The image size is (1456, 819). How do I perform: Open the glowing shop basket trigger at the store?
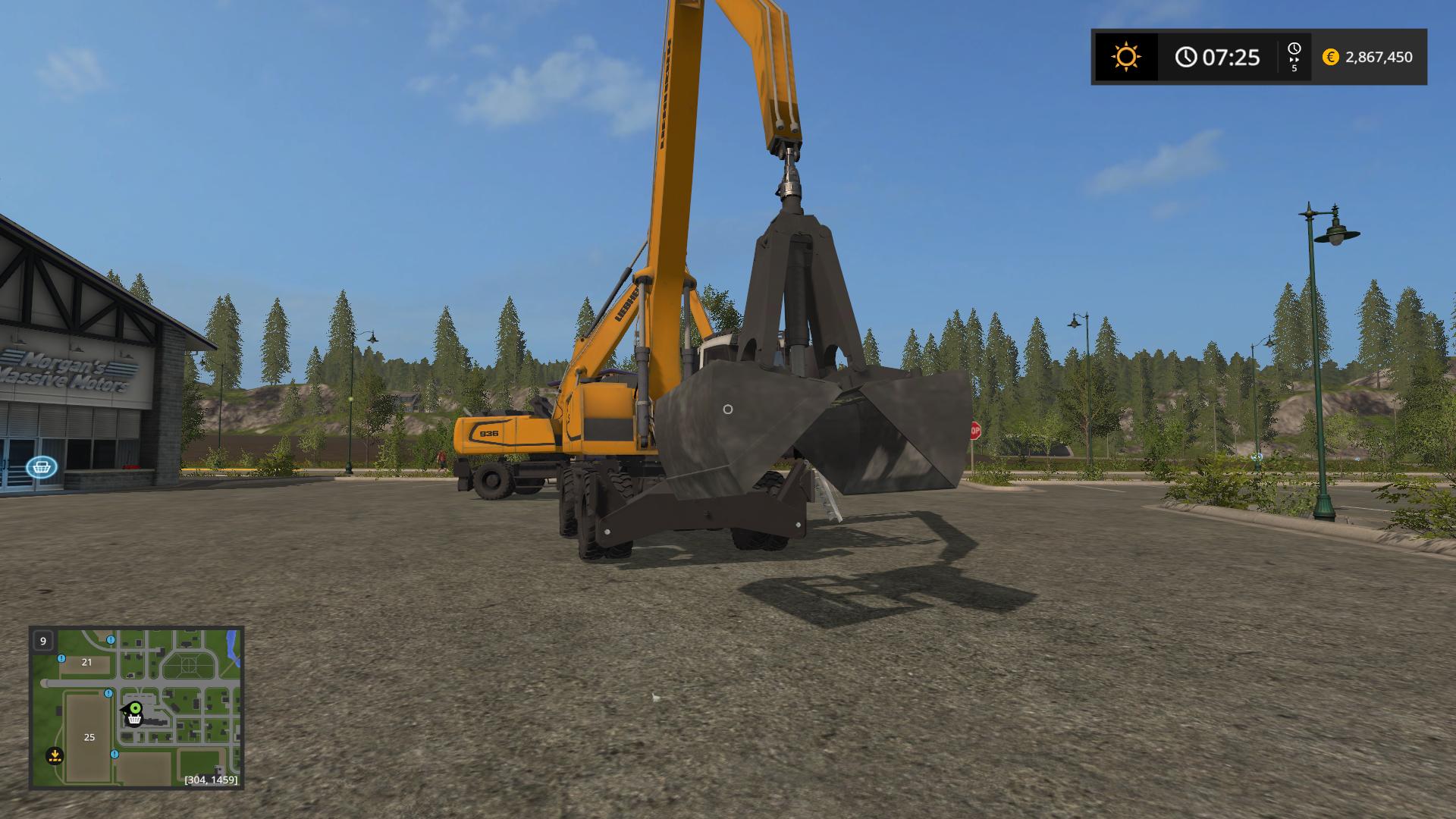(x=43, y=469)
